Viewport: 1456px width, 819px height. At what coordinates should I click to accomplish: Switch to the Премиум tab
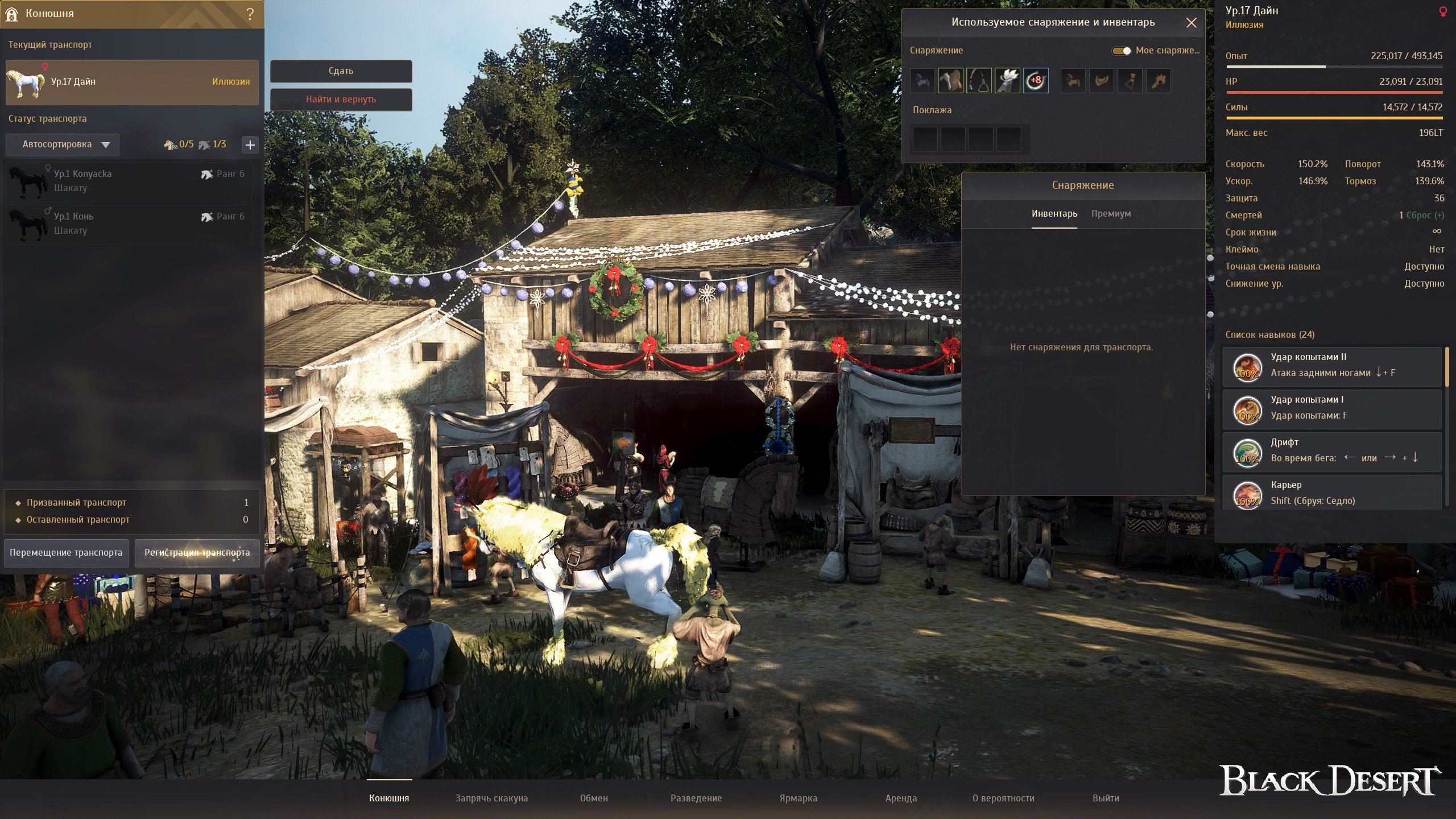(1111, 214)
